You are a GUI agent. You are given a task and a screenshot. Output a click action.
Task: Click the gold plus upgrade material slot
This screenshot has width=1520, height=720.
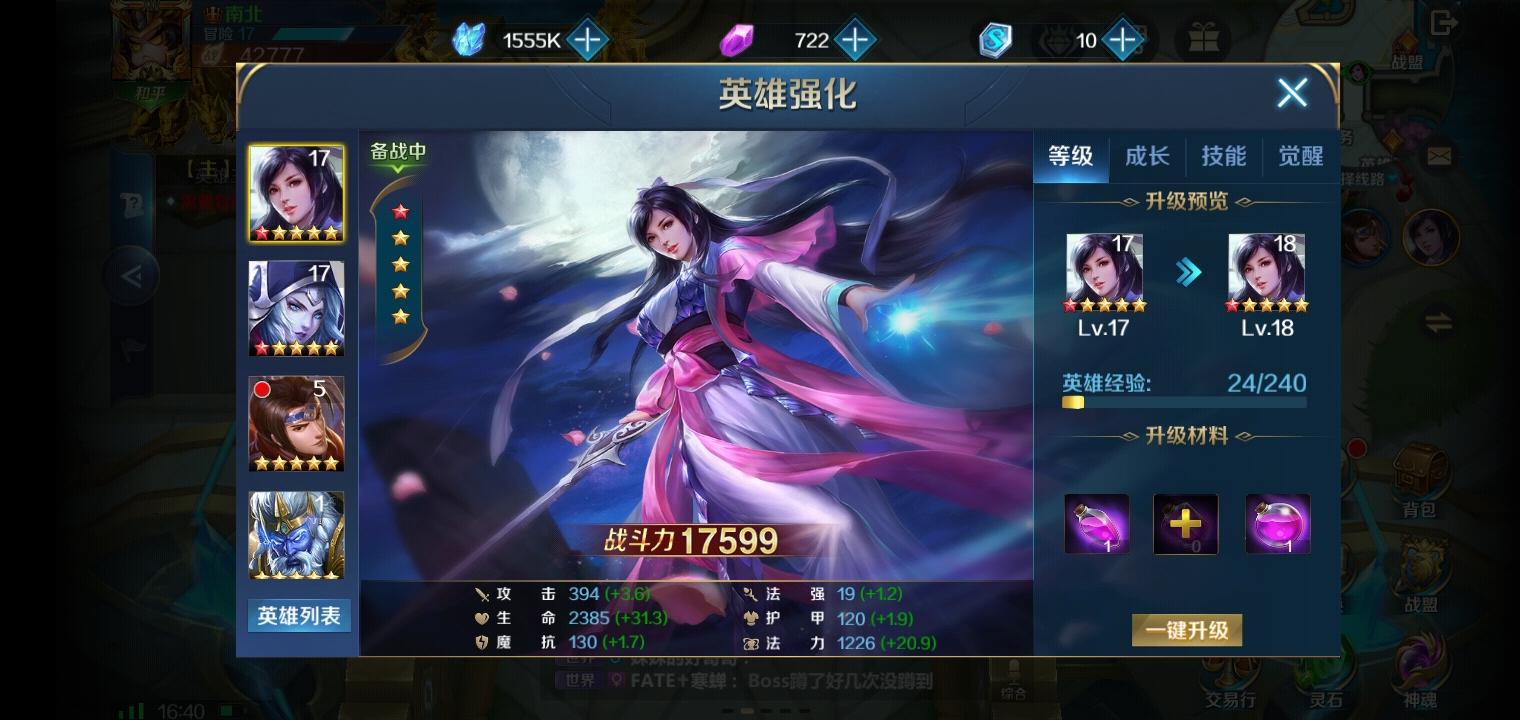pos(1186,523)
